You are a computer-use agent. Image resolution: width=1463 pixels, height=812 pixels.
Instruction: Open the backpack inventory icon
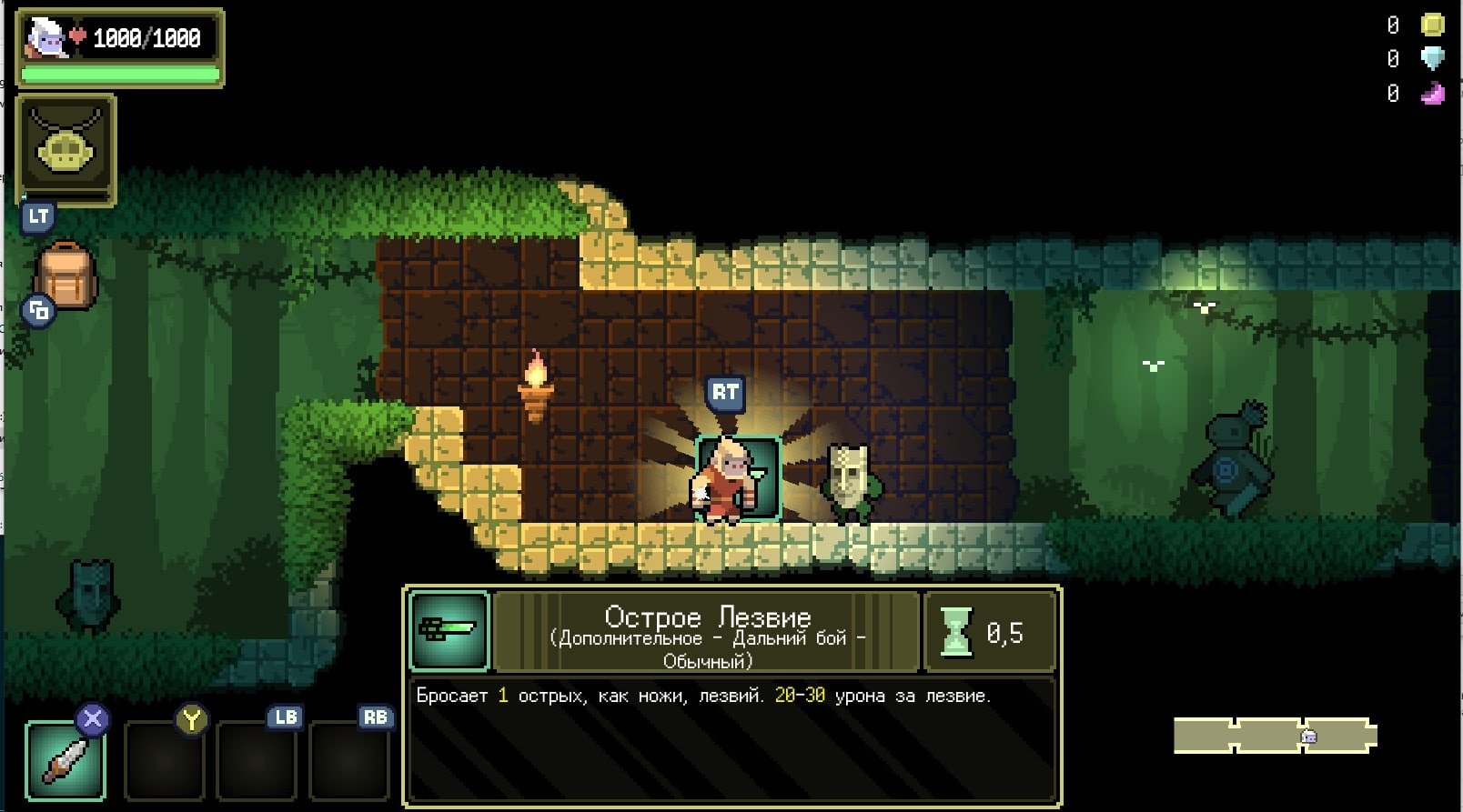pyautogui.click(x=66, y=274)
